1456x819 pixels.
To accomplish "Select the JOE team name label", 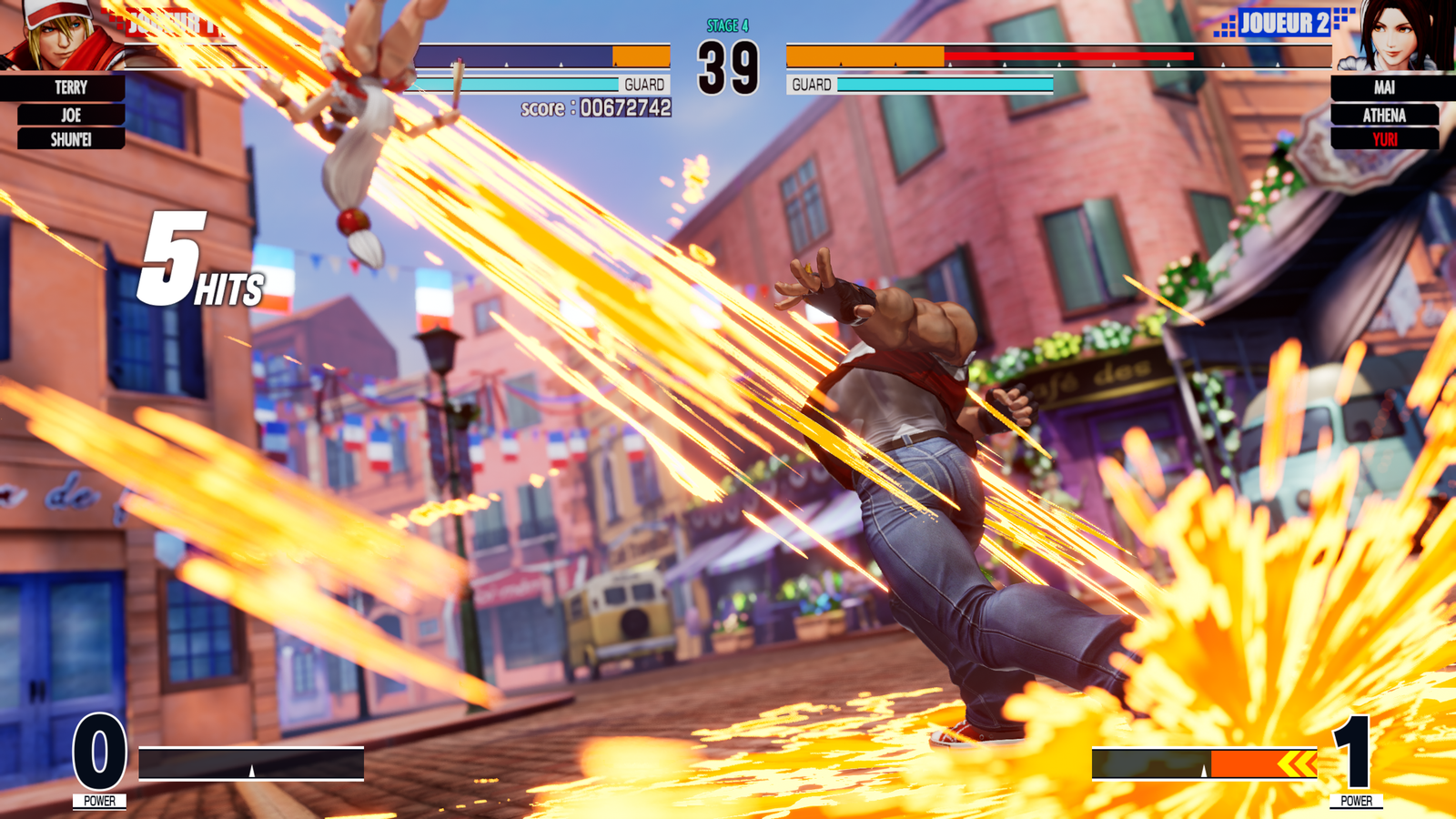I will click(71, 115).
